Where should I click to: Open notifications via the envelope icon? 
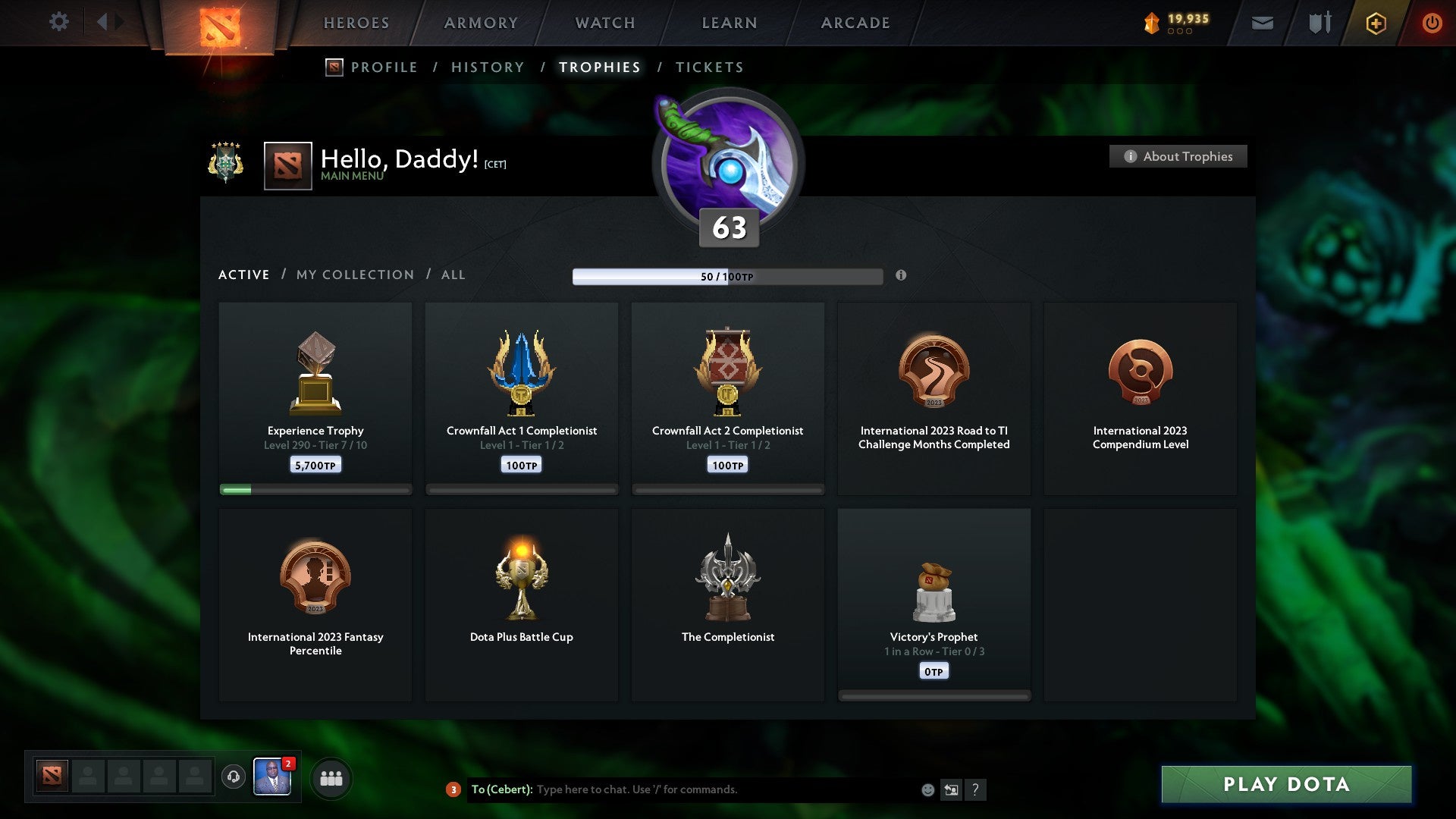(x=1263, y=24)
